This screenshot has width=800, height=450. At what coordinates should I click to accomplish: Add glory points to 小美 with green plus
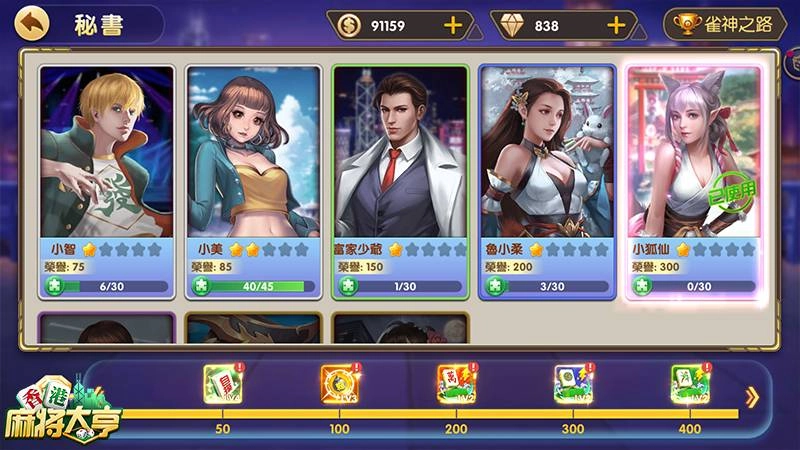tap(201, 286)
